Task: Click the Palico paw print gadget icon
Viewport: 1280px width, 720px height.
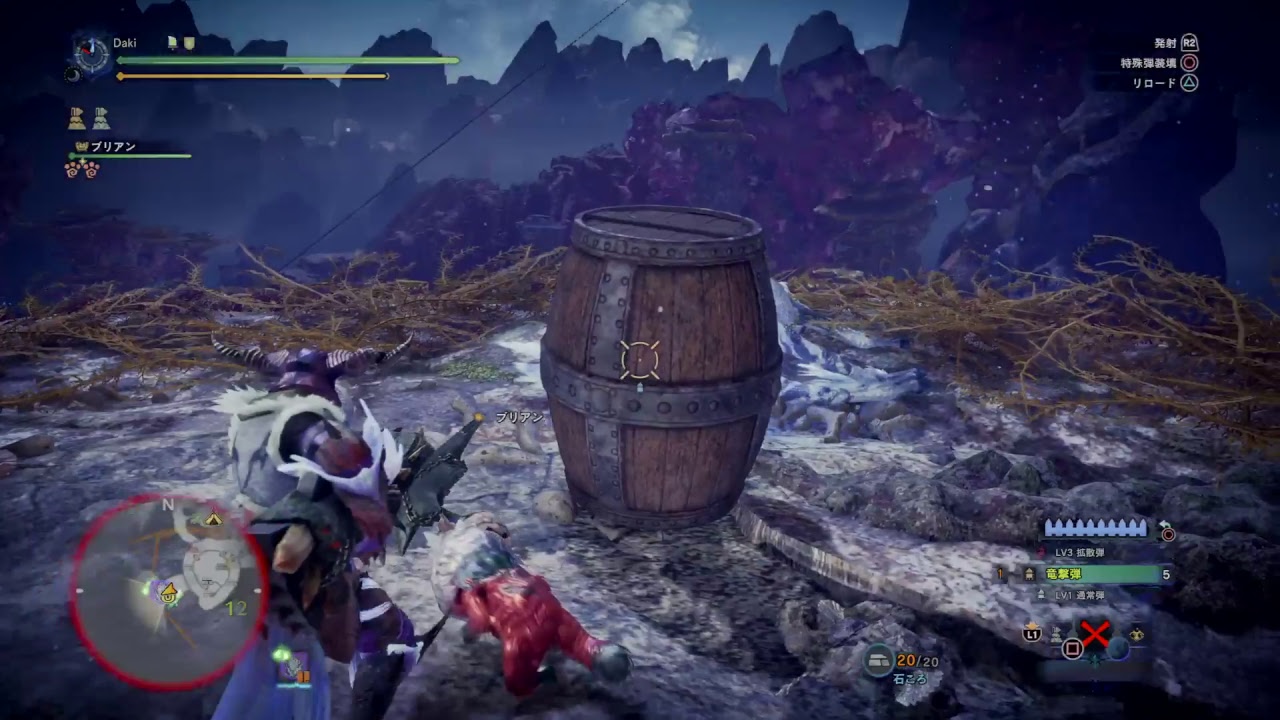Action: pyautogui.click(x=82, y=169)
